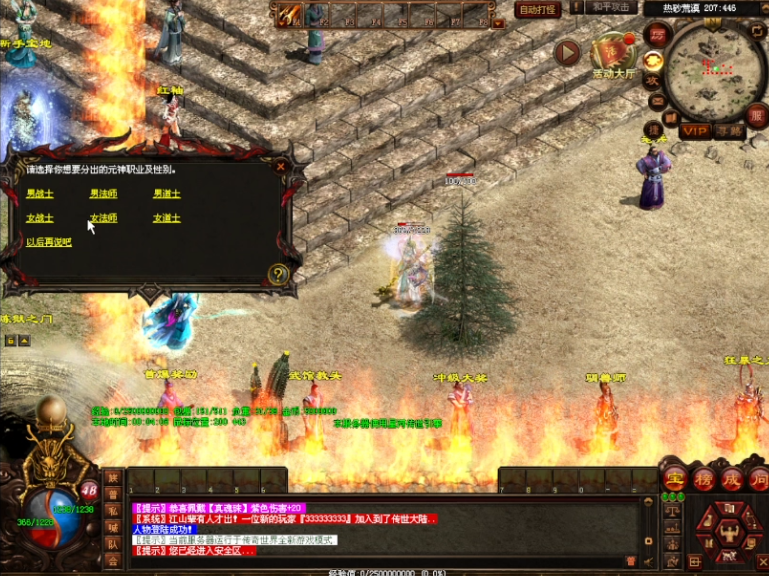Screen dimensions: 769x576
Task: Select the 男法师 class option
Action: [103, 193]
